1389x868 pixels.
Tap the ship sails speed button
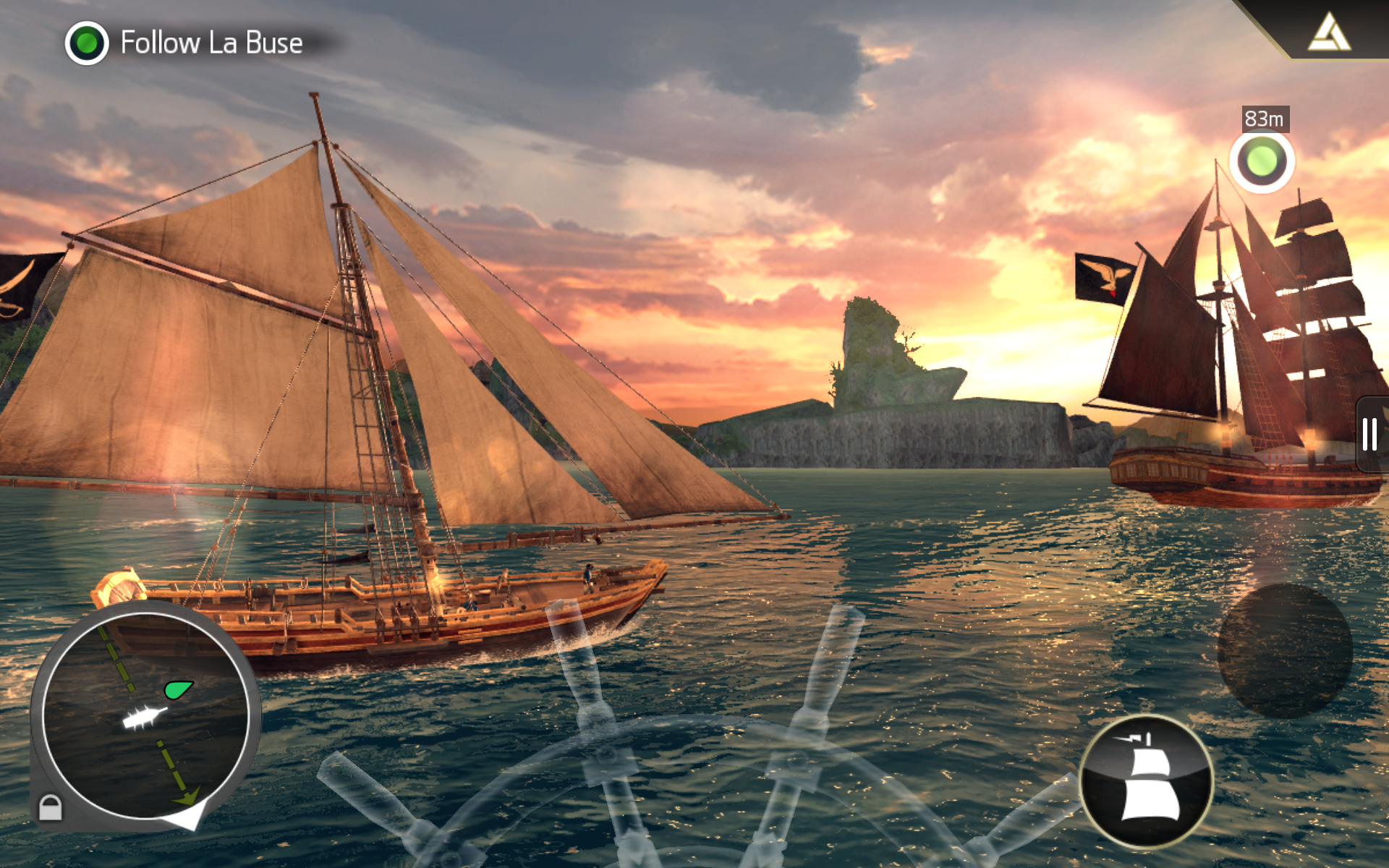point(1147,781)
